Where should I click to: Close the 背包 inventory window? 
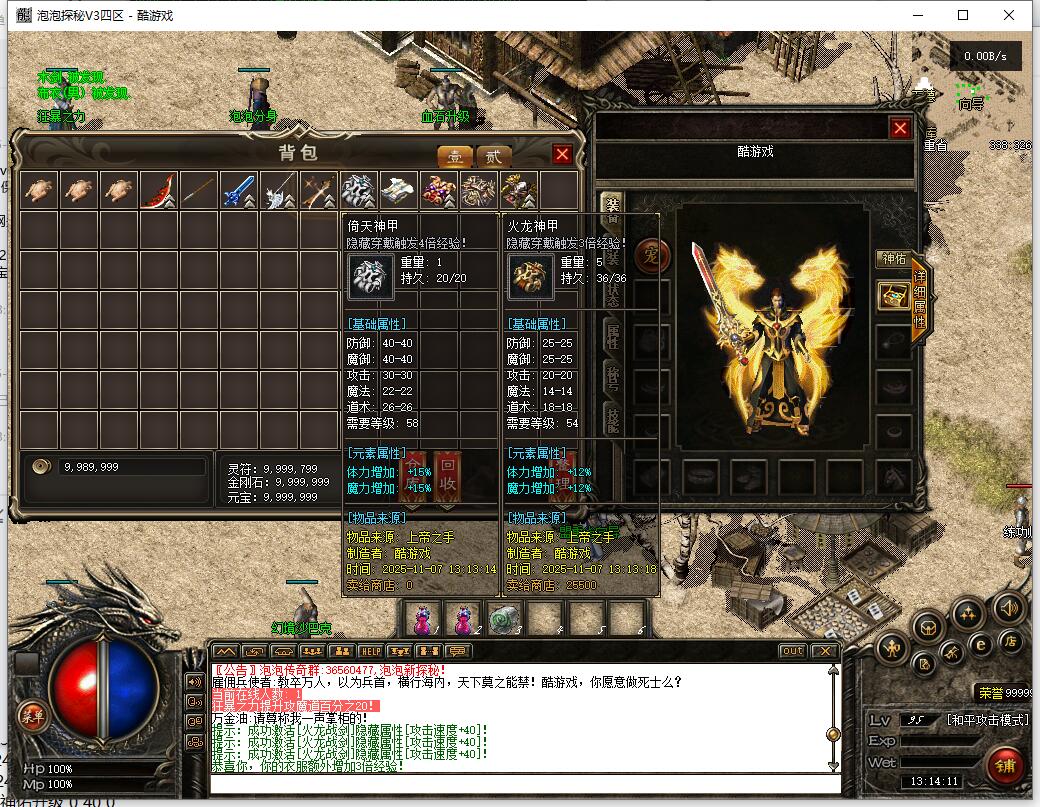[562, 154]
